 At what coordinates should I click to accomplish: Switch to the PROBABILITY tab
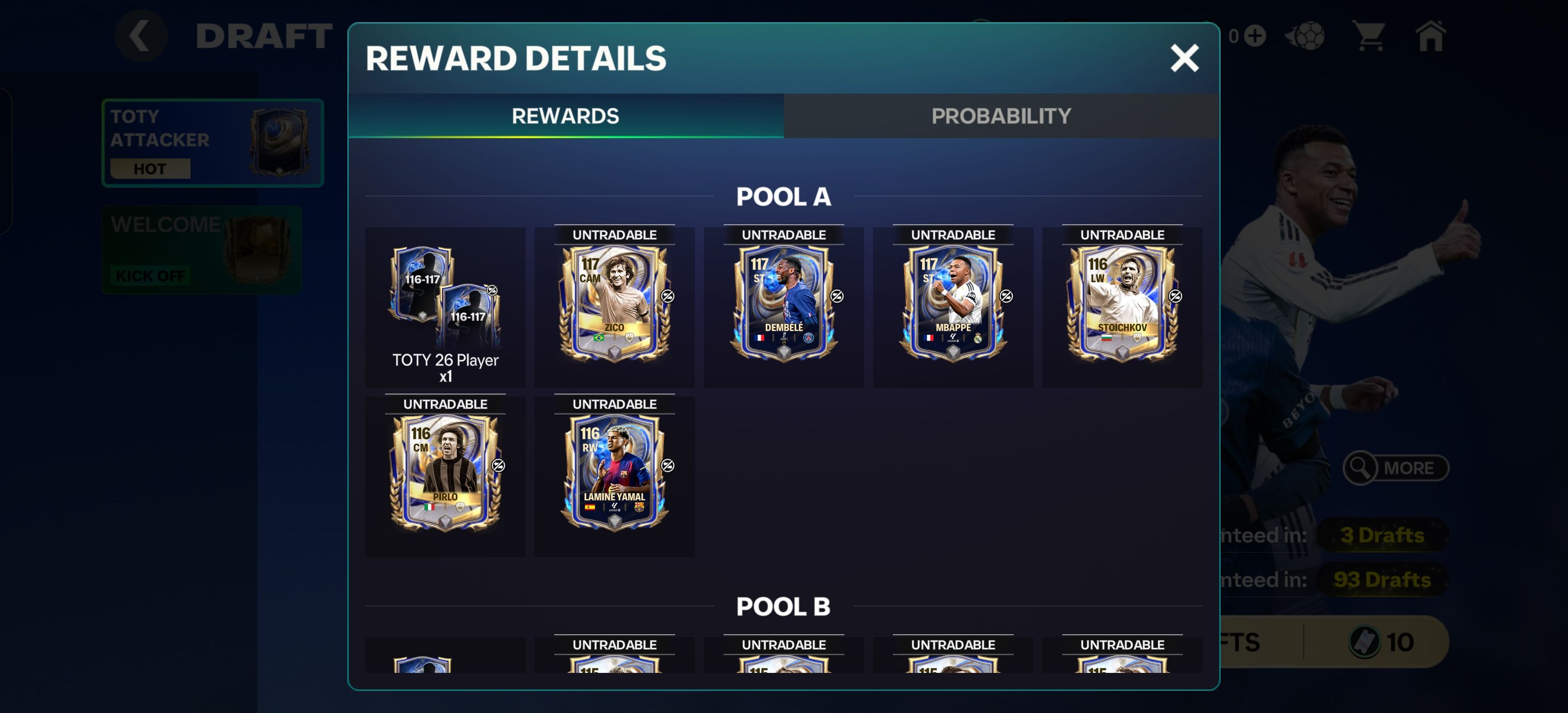click(1002, 115)
